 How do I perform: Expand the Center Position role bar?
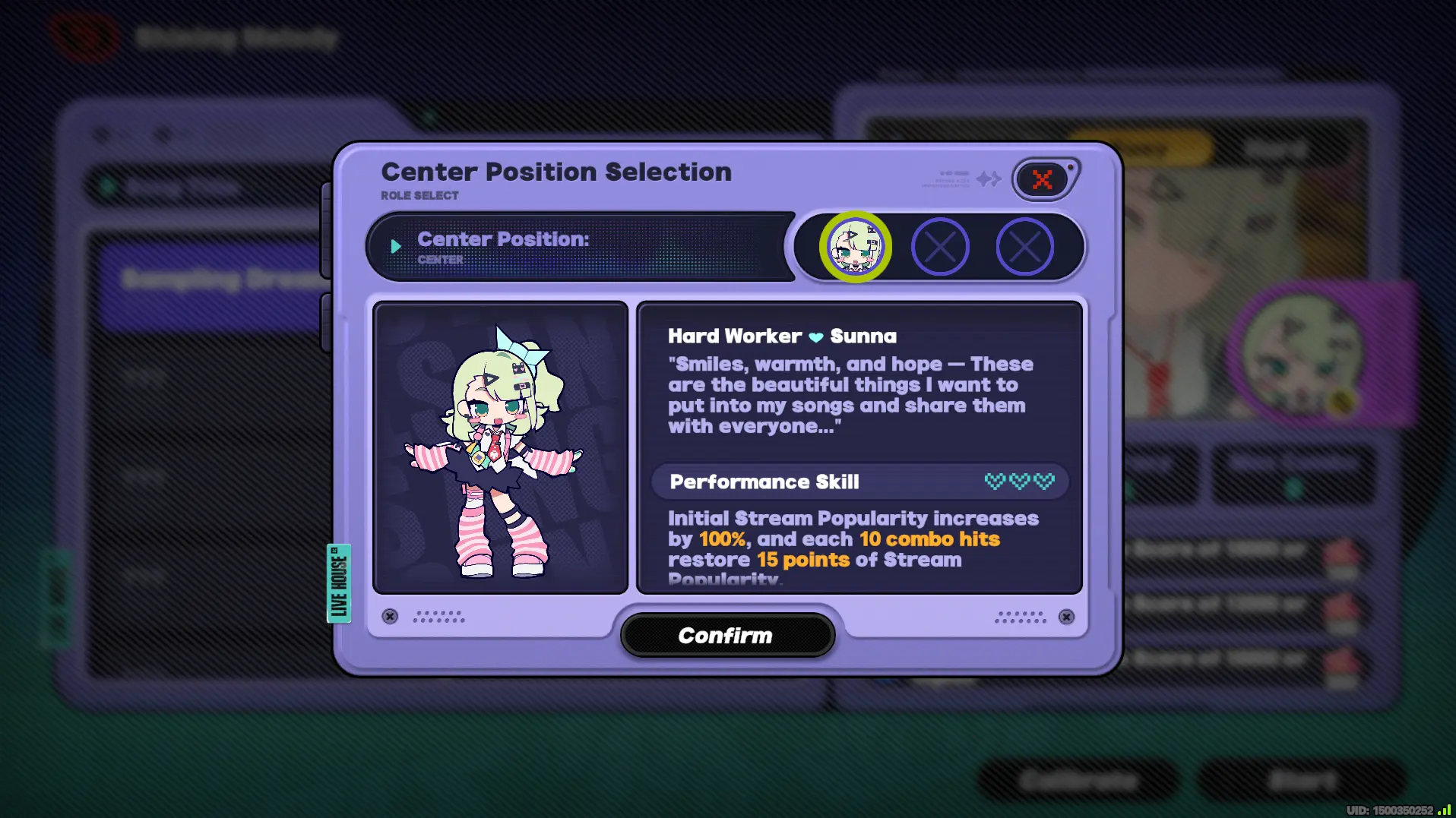(581, 245)
